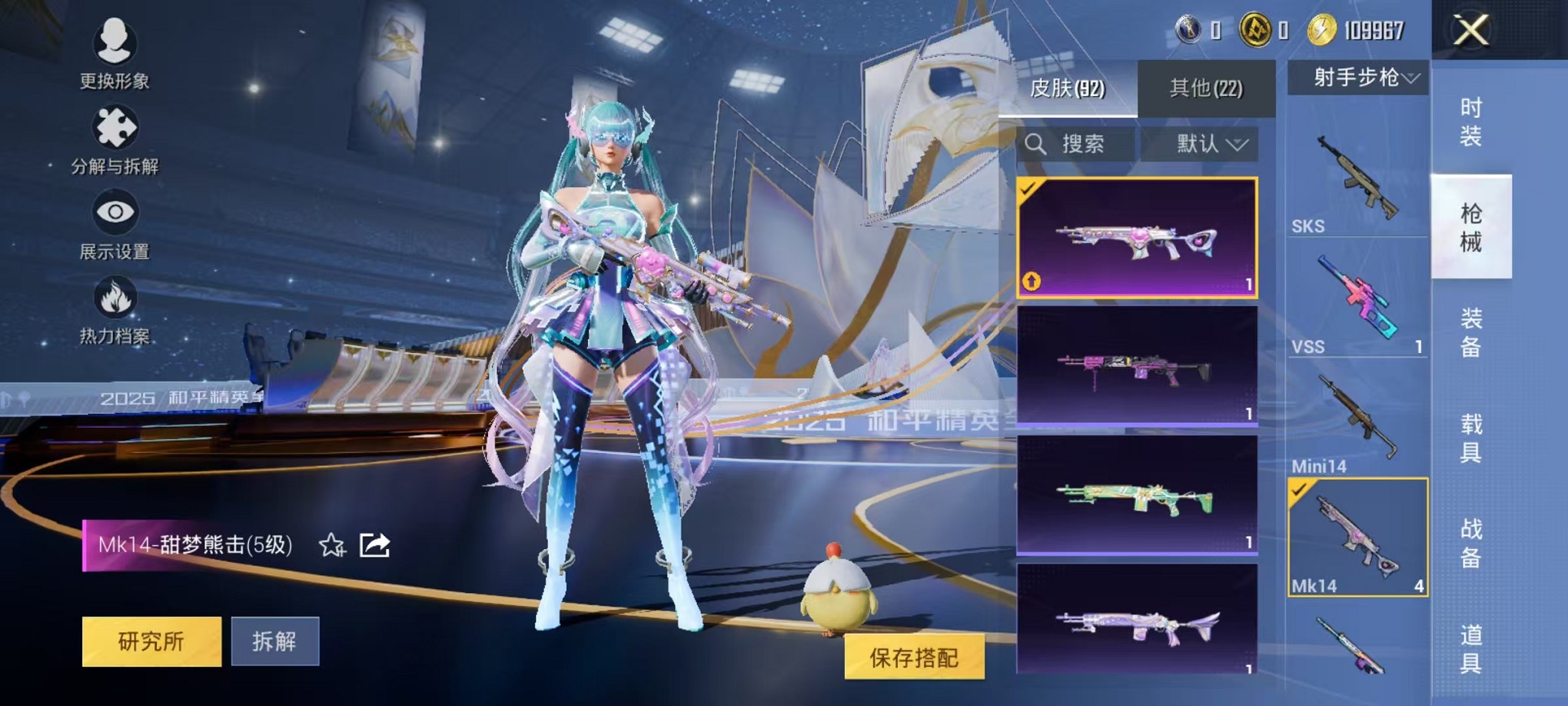Select the 时装 category in right sidebar
The height and width of the screenshot is (706, 1568).
(1471, 119)
